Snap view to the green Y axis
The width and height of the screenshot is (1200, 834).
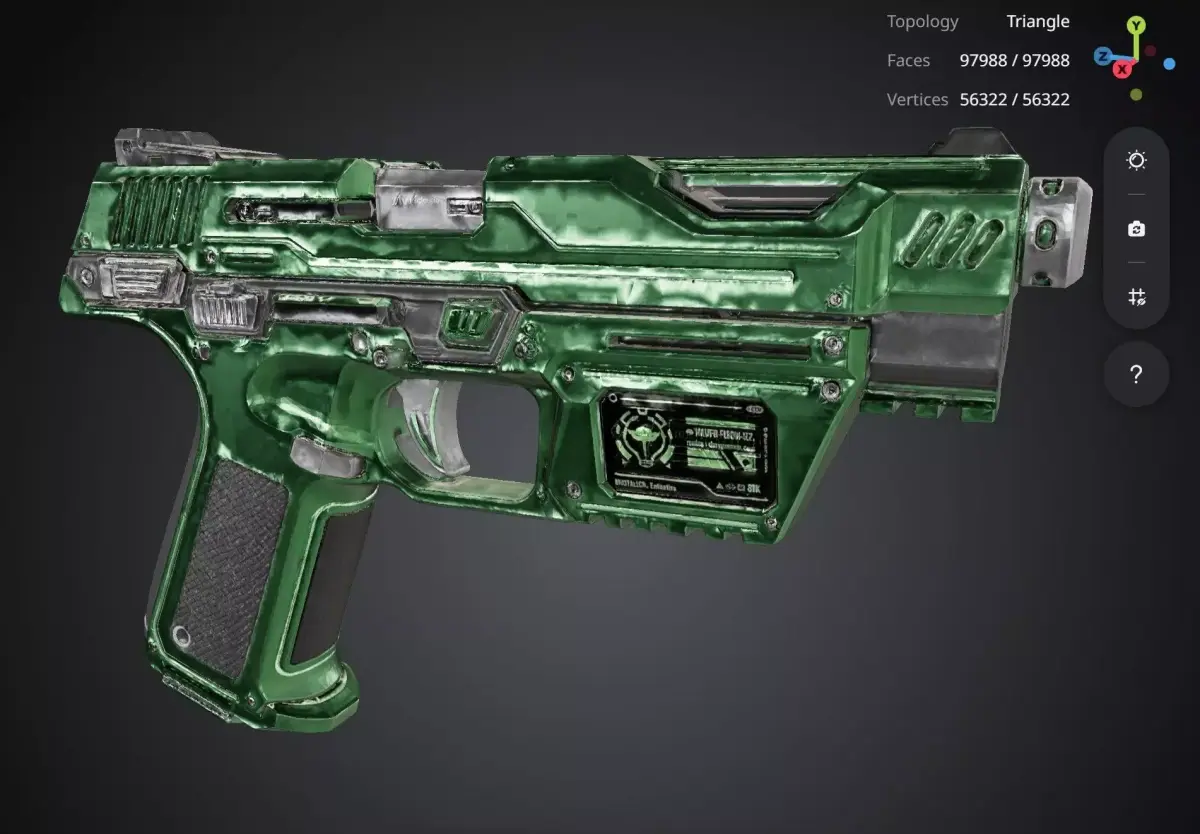[x=1135, y=25]
